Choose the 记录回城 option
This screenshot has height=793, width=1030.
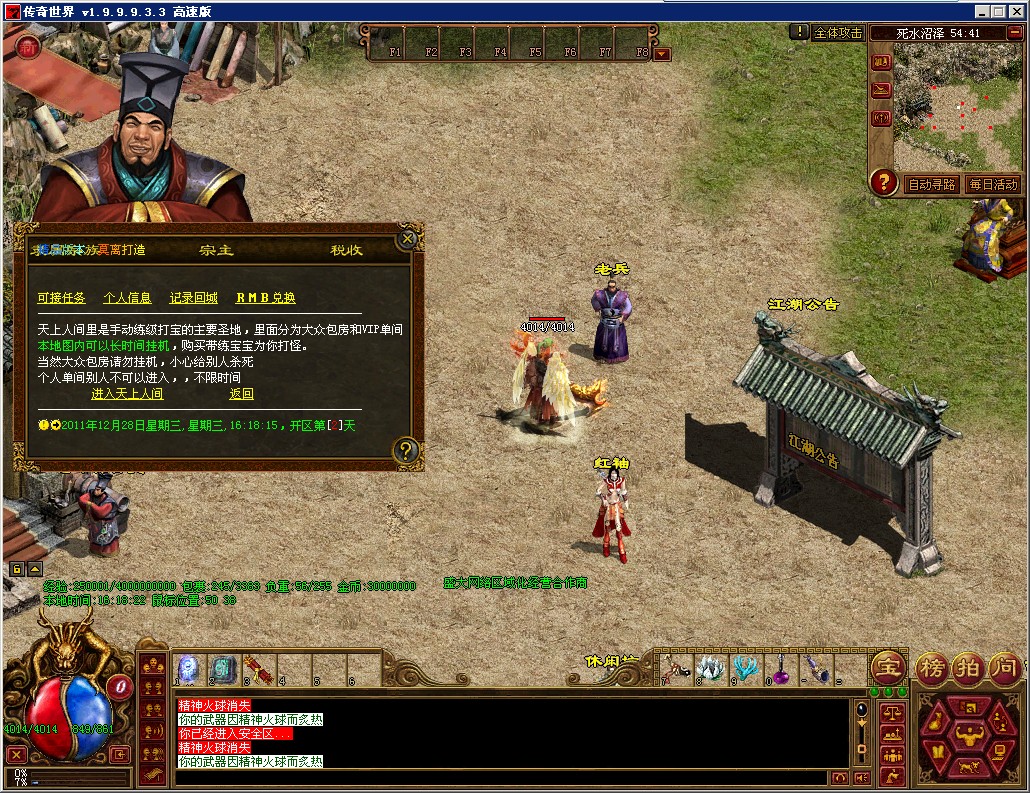pos(193,298)
